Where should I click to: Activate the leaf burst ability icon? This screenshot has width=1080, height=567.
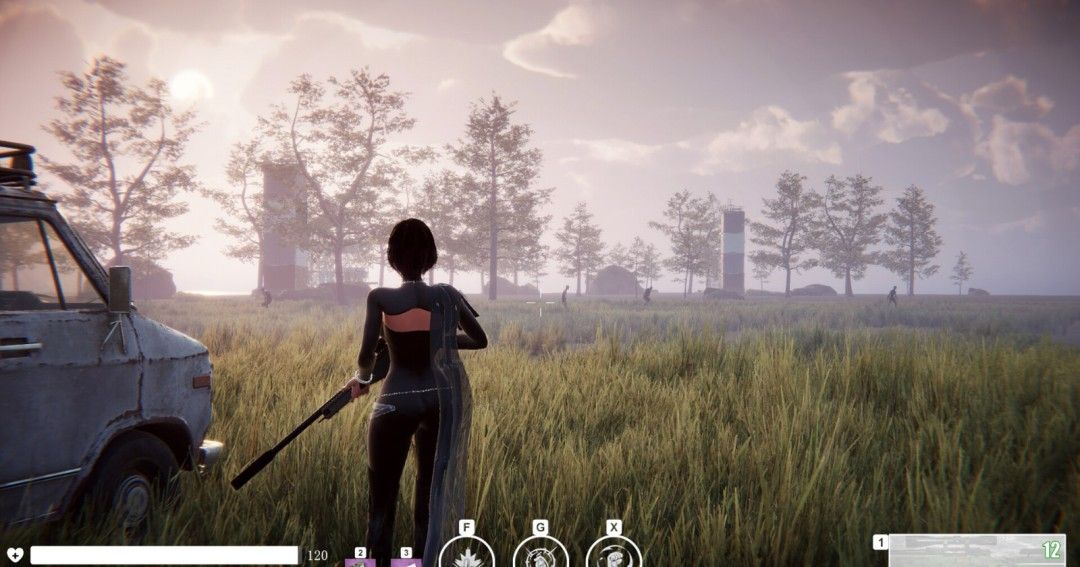coord(466,554)
